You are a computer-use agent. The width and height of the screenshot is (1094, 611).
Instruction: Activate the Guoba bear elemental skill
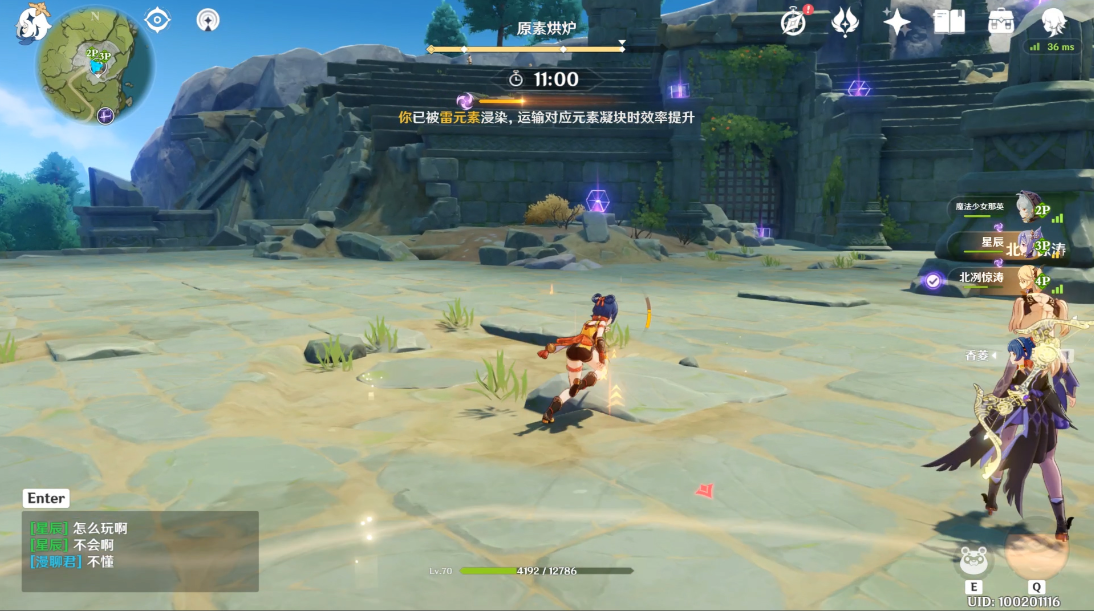974,561
